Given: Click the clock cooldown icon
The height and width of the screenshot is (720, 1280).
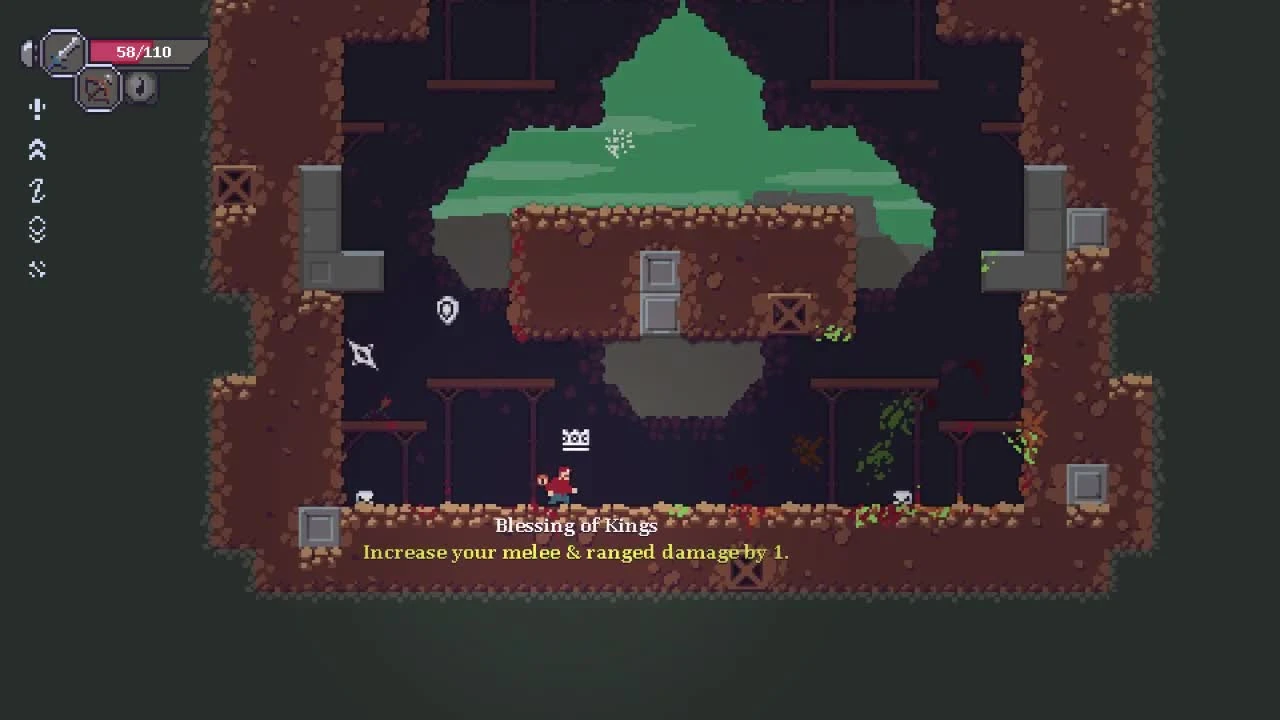Looking at the screenshot, I should coord(140,88).
